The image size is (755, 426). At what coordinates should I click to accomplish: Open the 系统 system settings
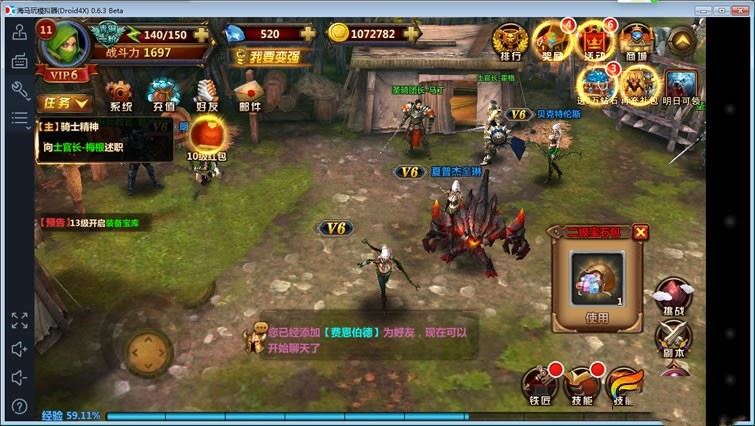120,96
